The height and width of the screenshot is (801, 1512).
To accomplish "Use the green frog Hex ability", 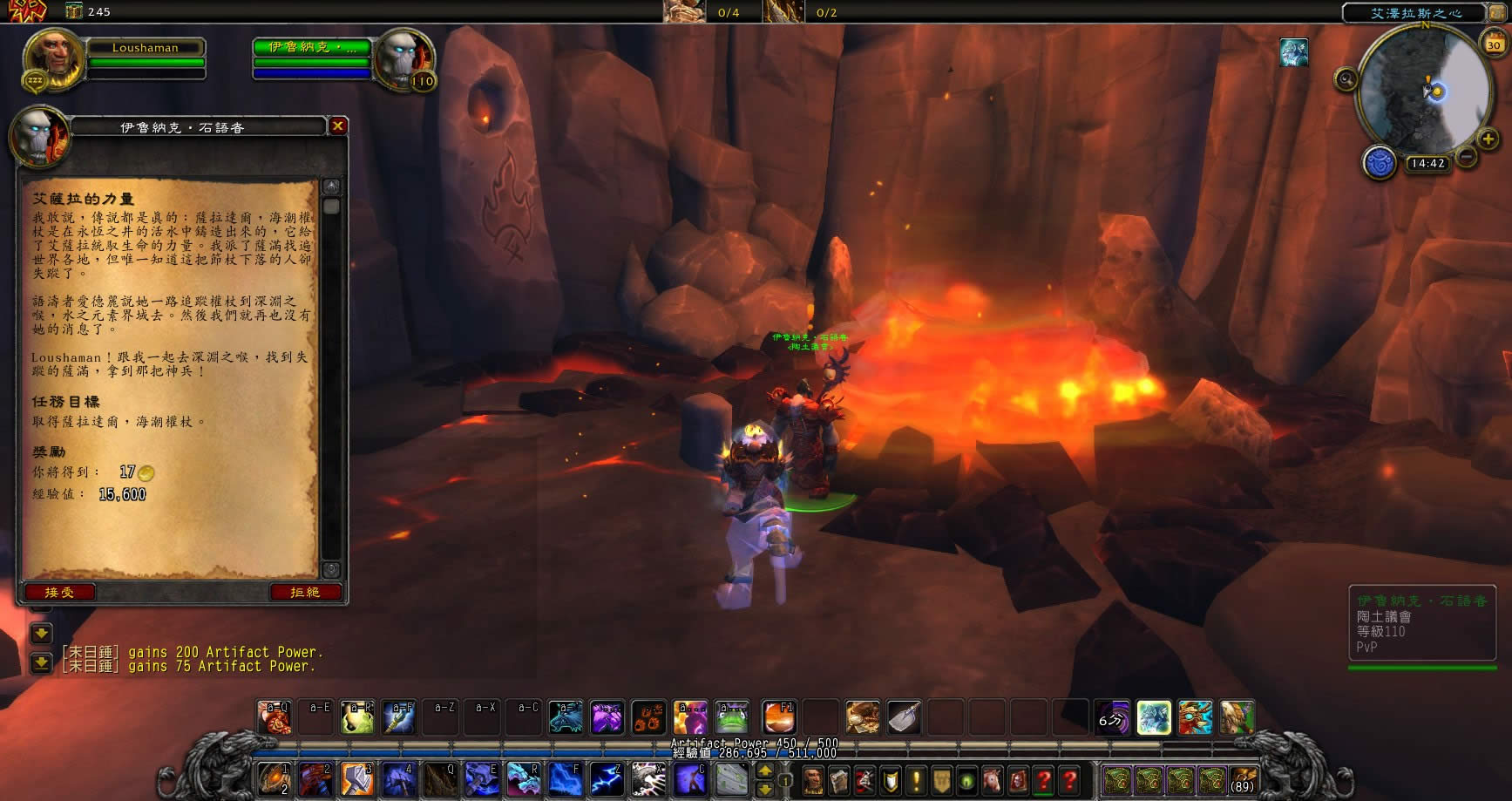I will point(732,717).
